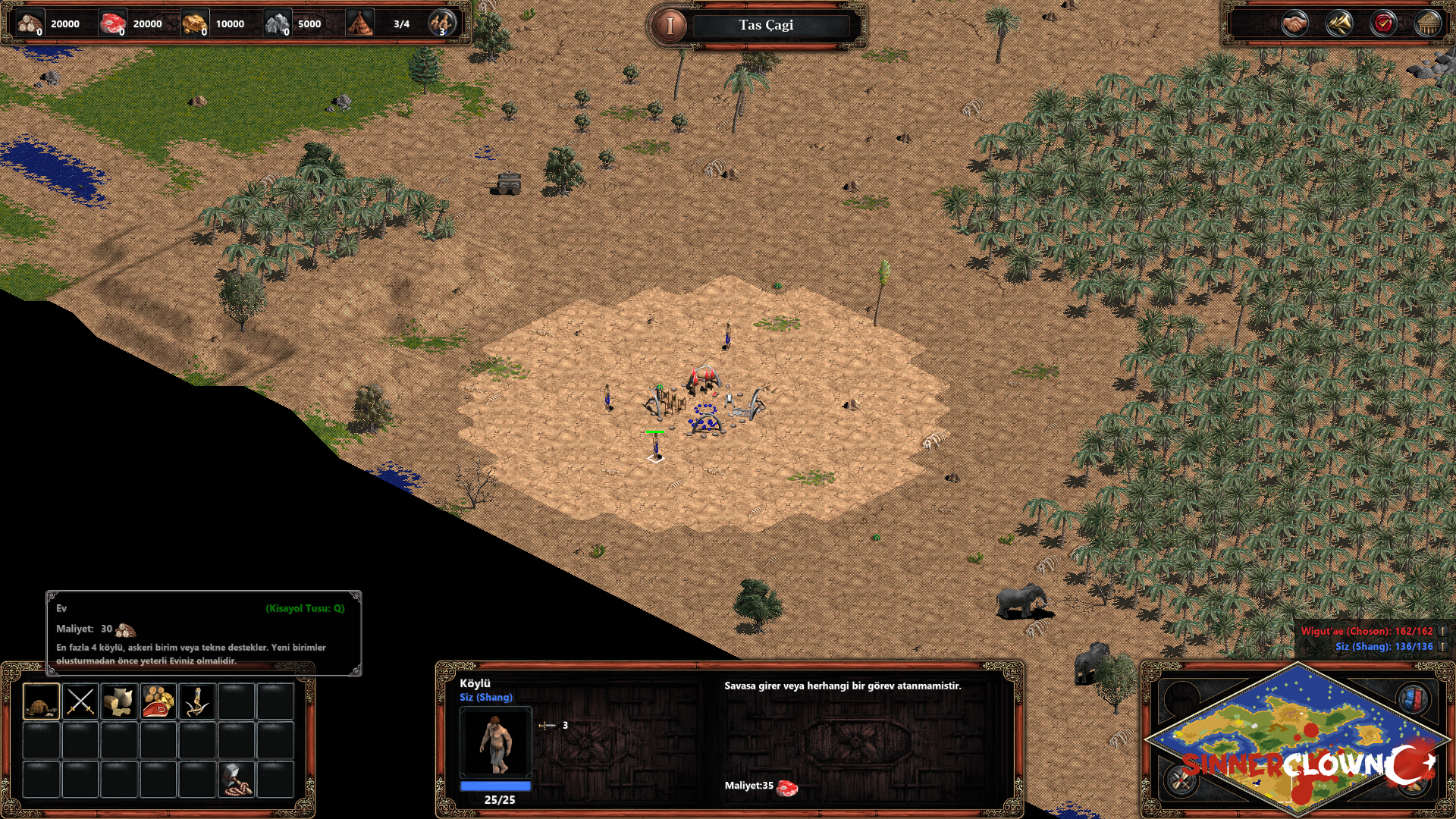Select the grappling hook icon

(197, 701)
